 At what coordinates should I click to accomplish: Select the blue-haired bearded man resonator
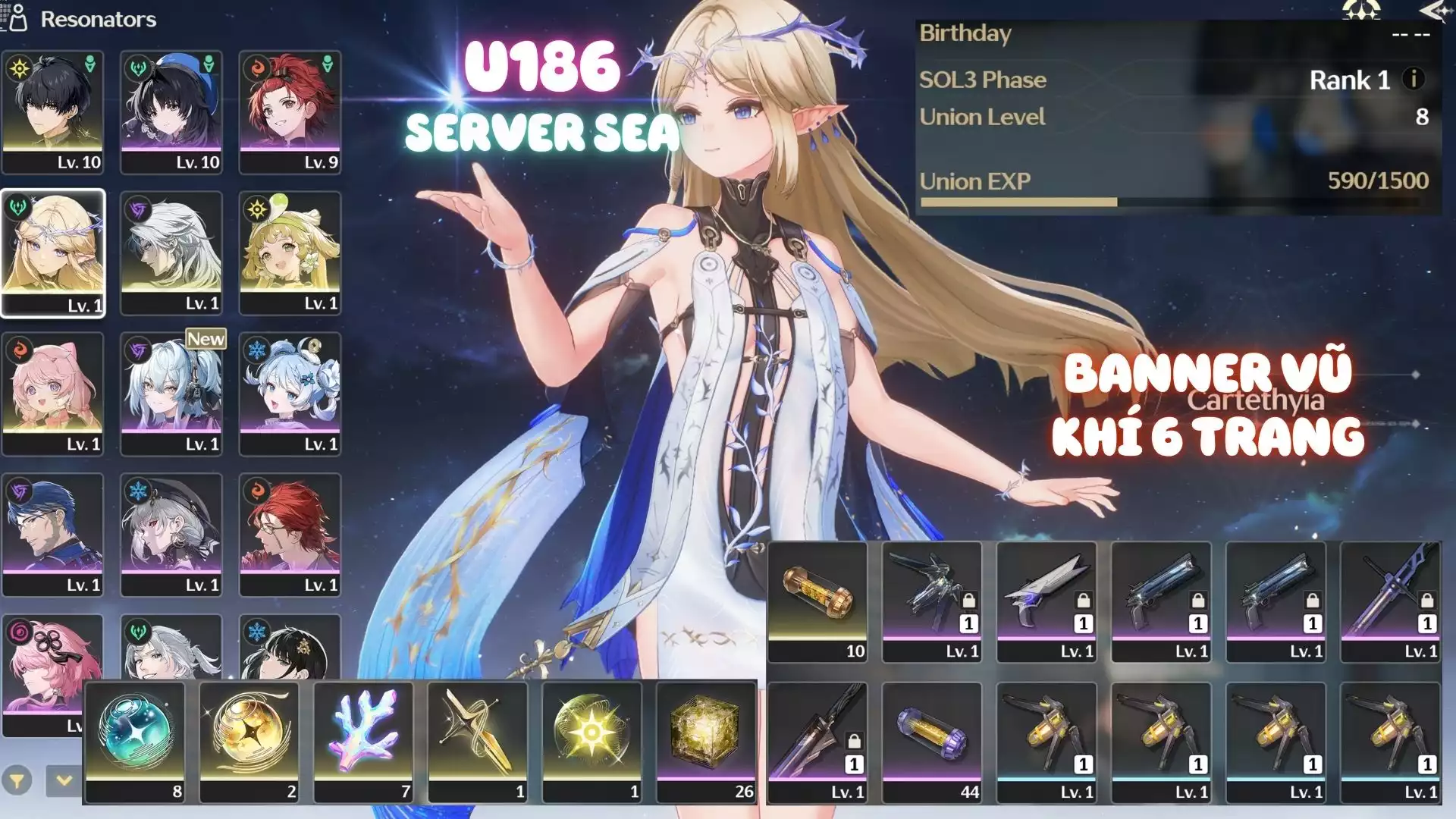tap(53, 535)
